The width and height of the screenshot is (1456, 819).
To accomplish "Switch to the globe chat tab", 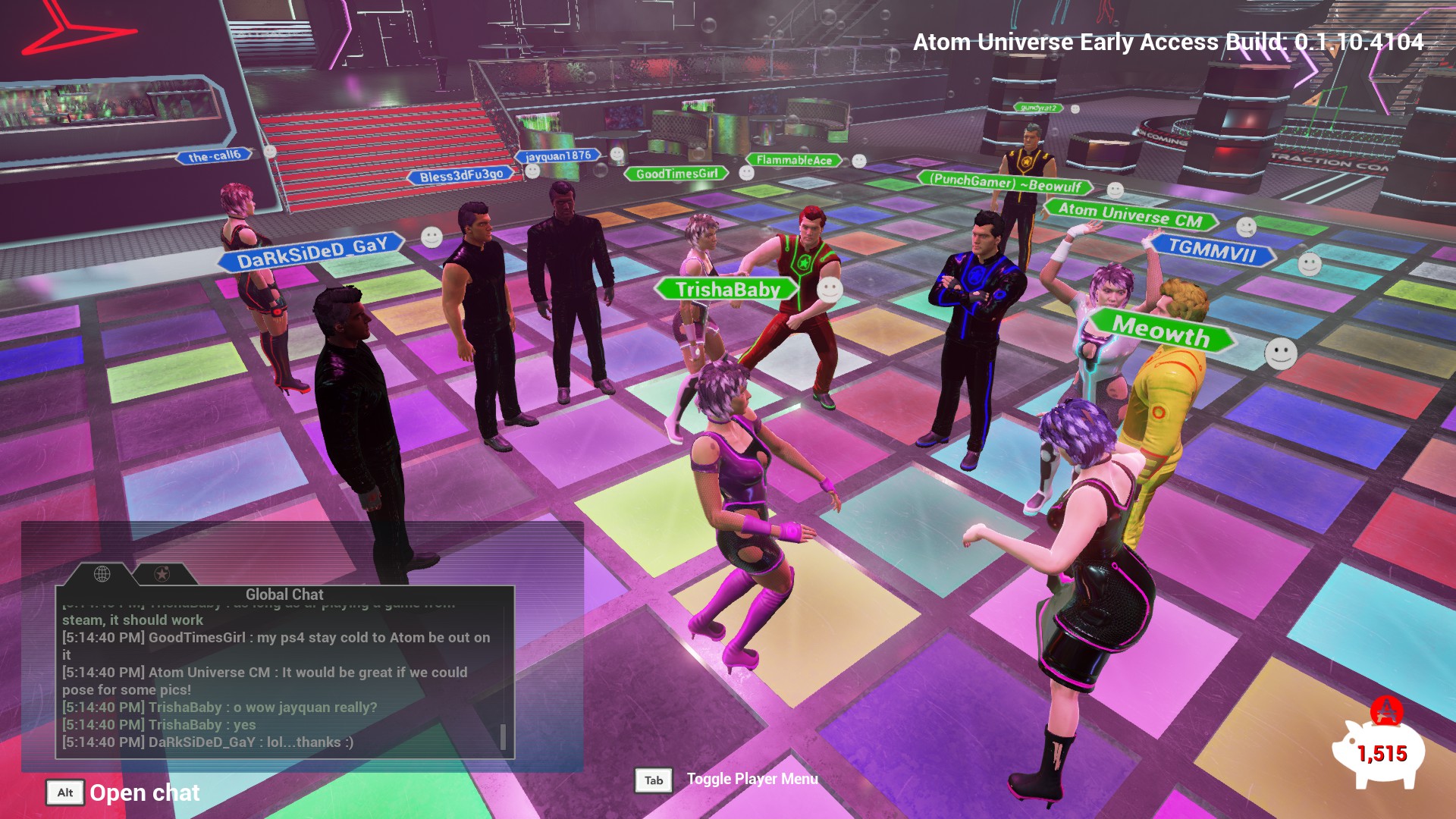I will click(102, 574).
